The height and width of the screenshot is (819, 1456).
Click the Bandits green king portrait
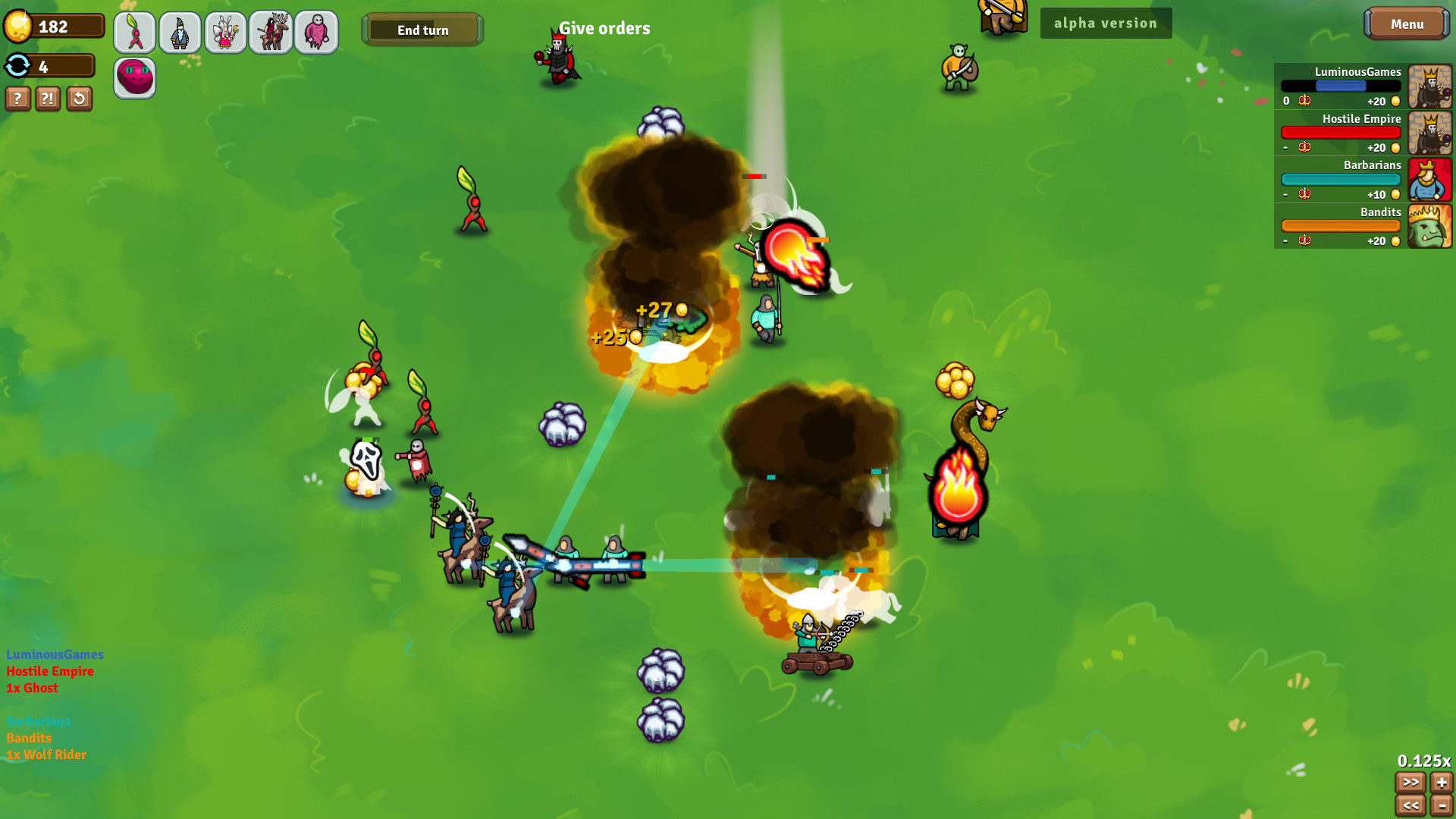pyautogui.click(x=1429, y=226)
